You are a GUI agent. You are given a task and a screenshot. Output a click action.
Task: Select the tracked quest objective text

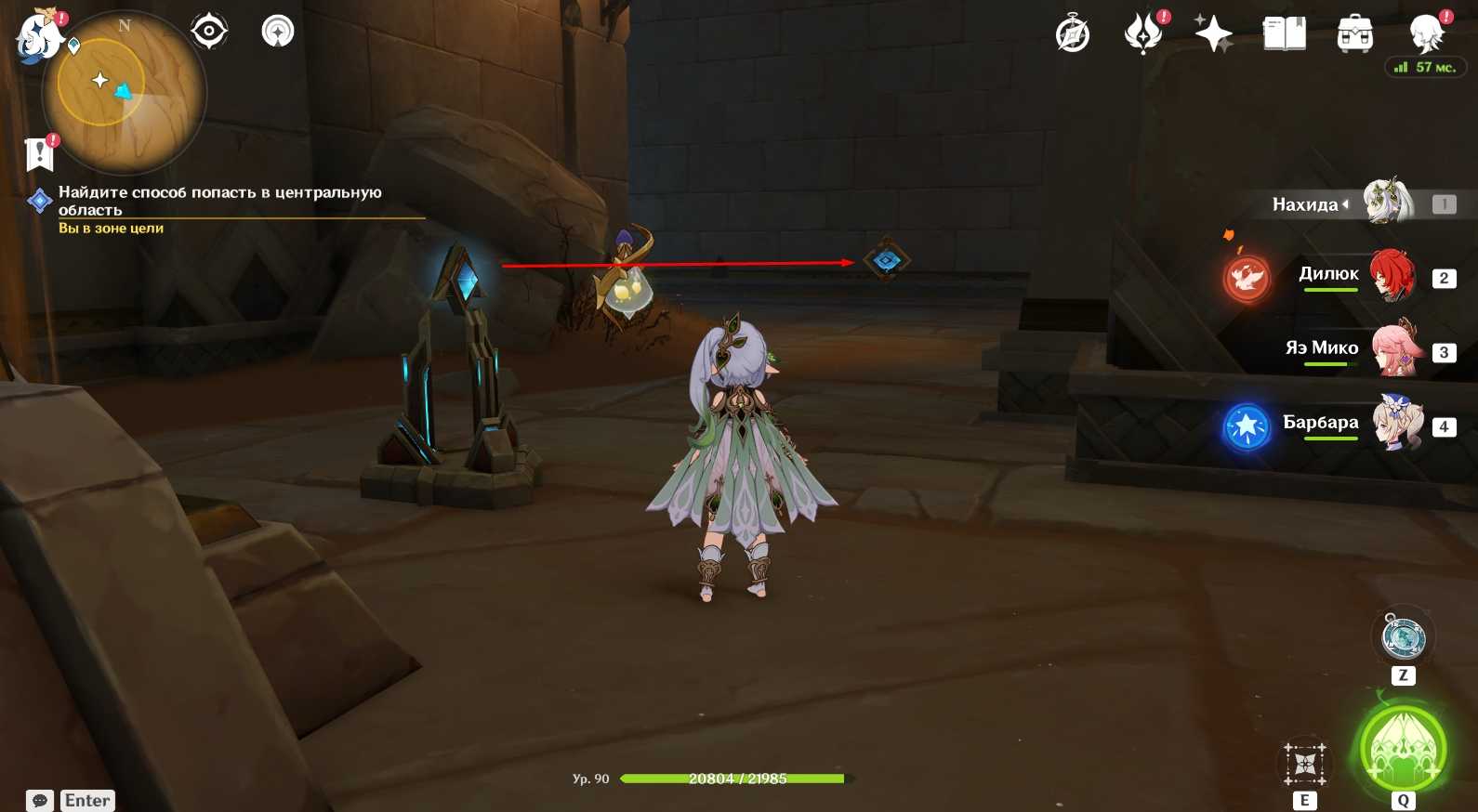(x=219, y=201)
